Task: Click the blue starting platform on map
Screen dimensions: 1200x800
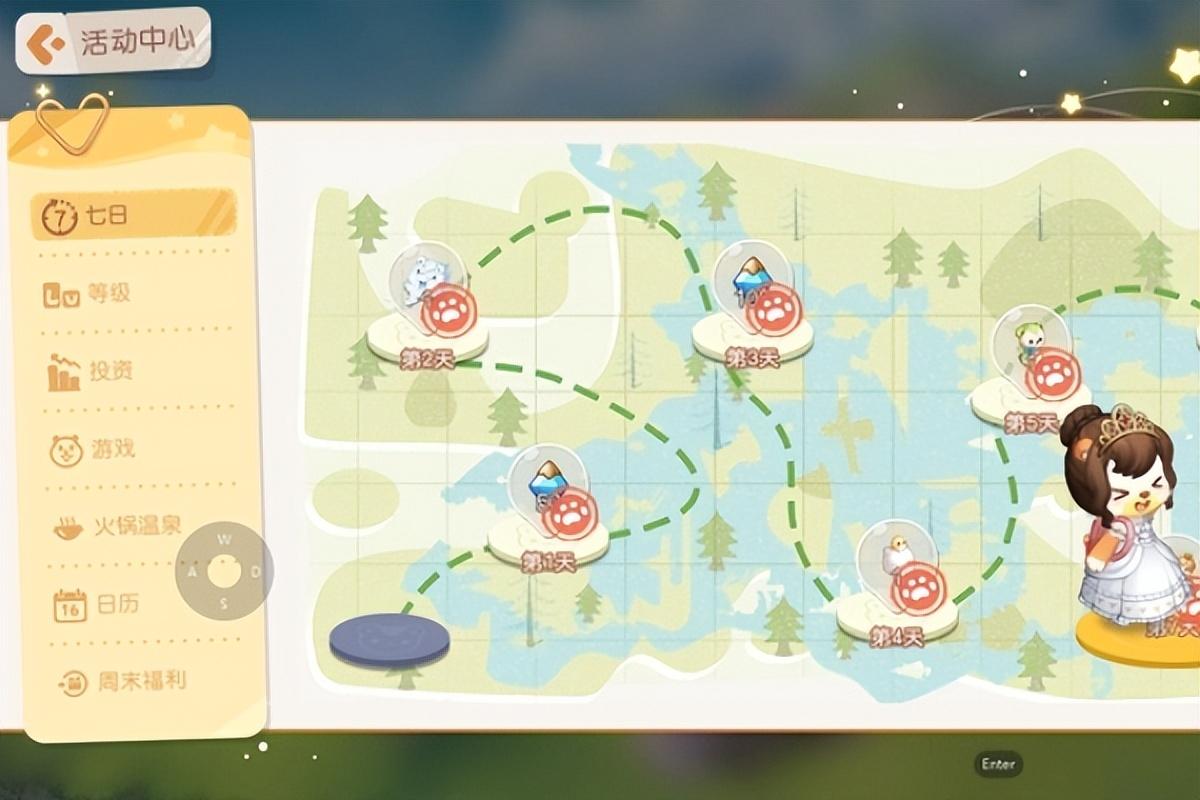Action: 389,640
